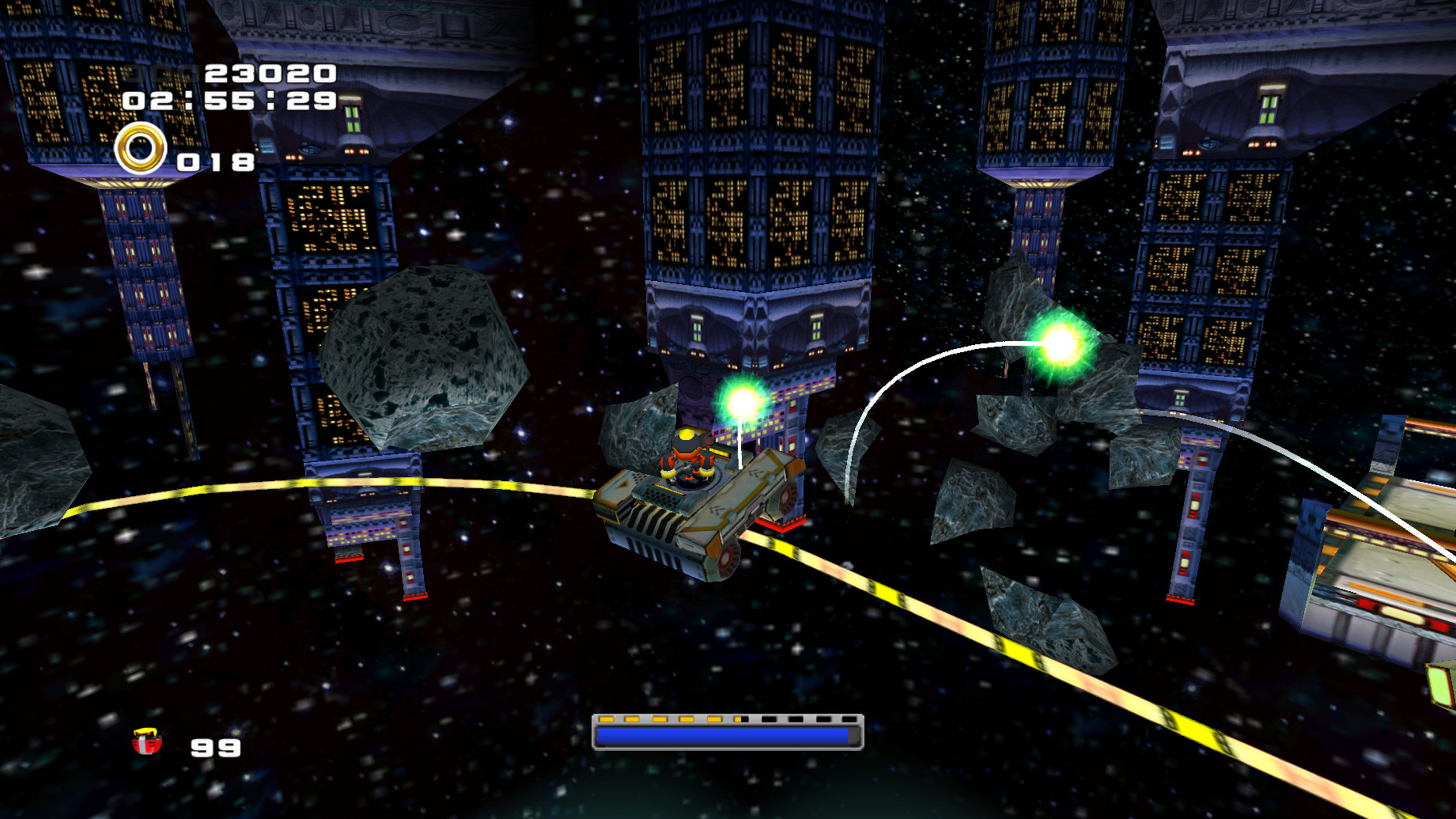
Task: Toggle the red pad under the center building pillar
Action: point(781,524)
